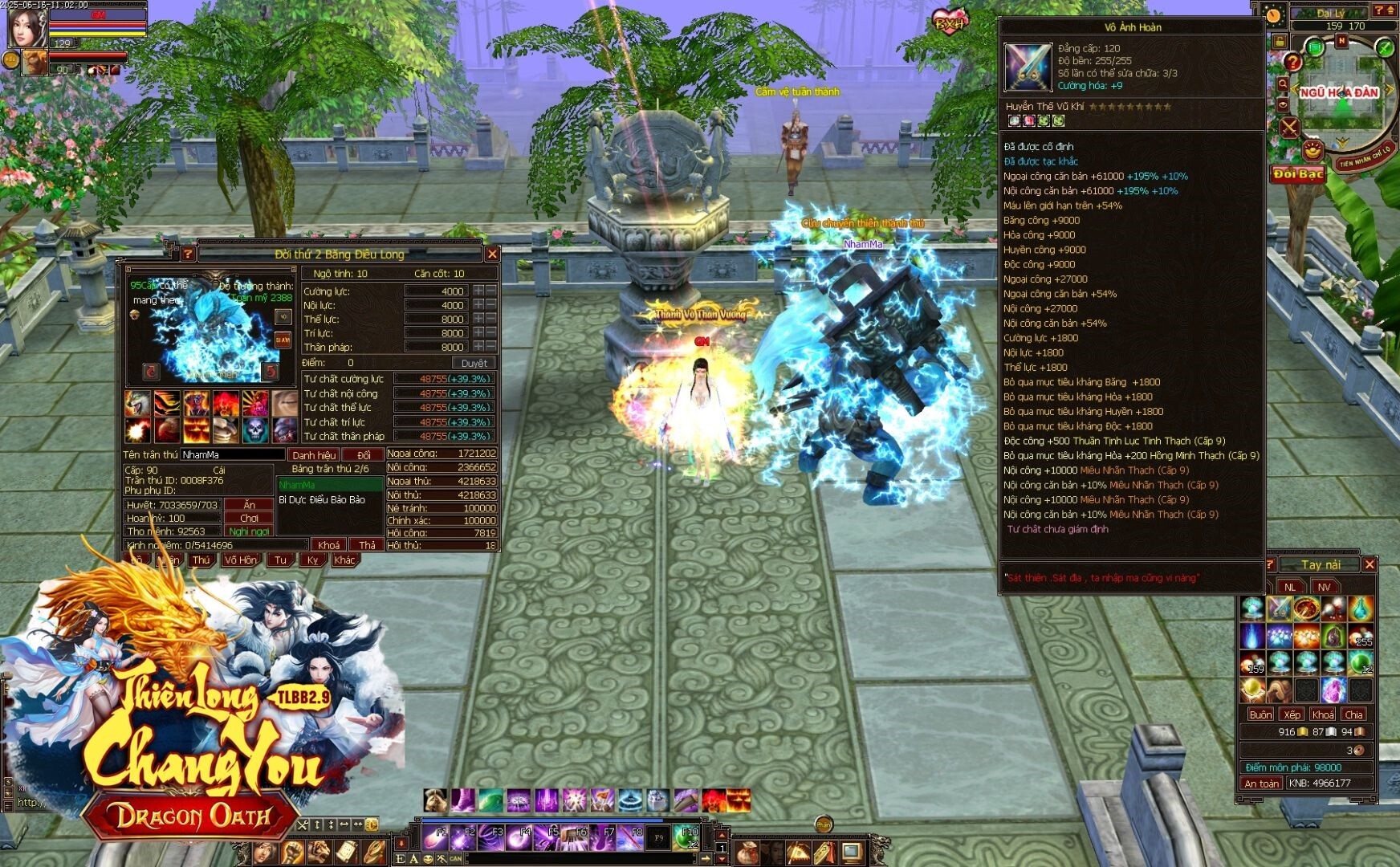Toggle the An toàn safety button

(x=1261, y=783)
